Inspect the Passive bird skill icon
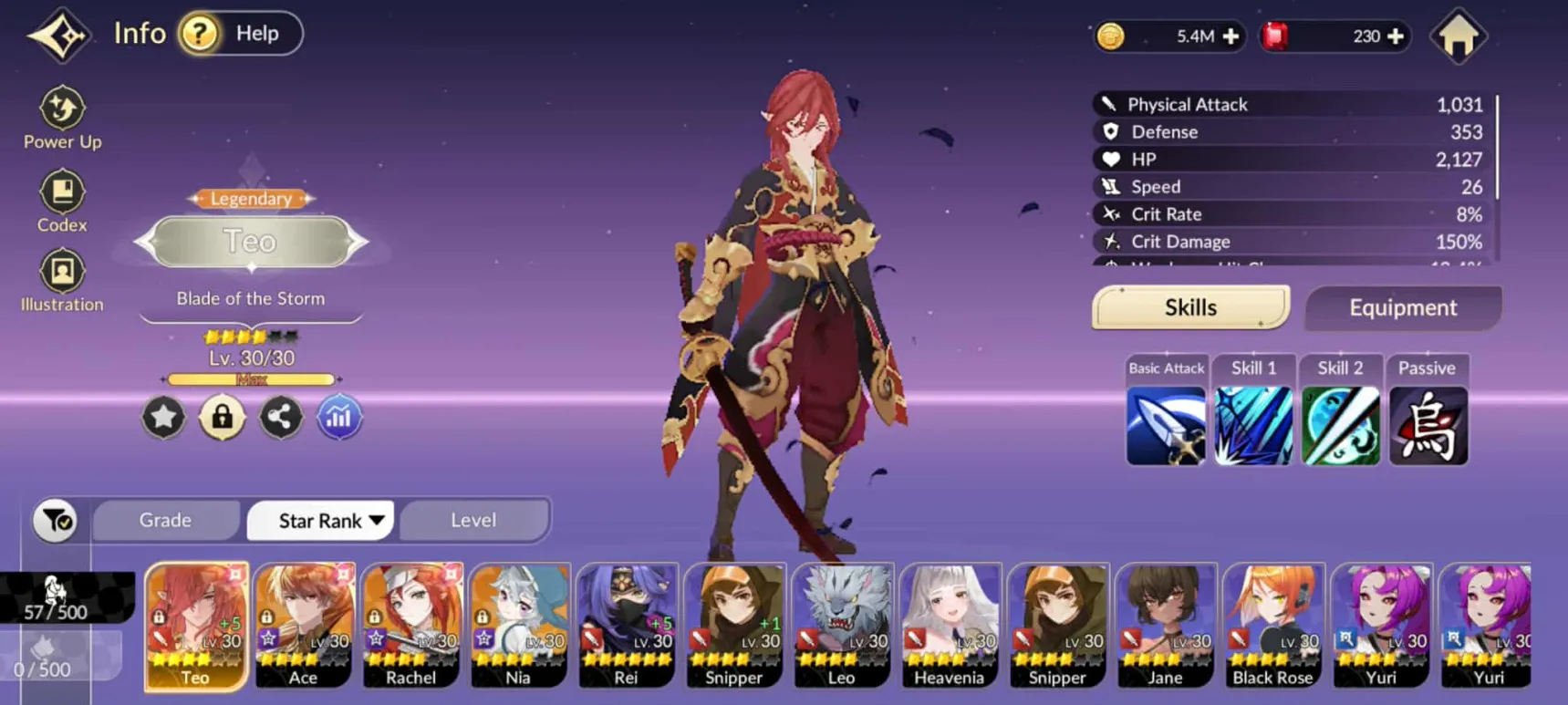1568x705 pixels. coord(1428,425)
